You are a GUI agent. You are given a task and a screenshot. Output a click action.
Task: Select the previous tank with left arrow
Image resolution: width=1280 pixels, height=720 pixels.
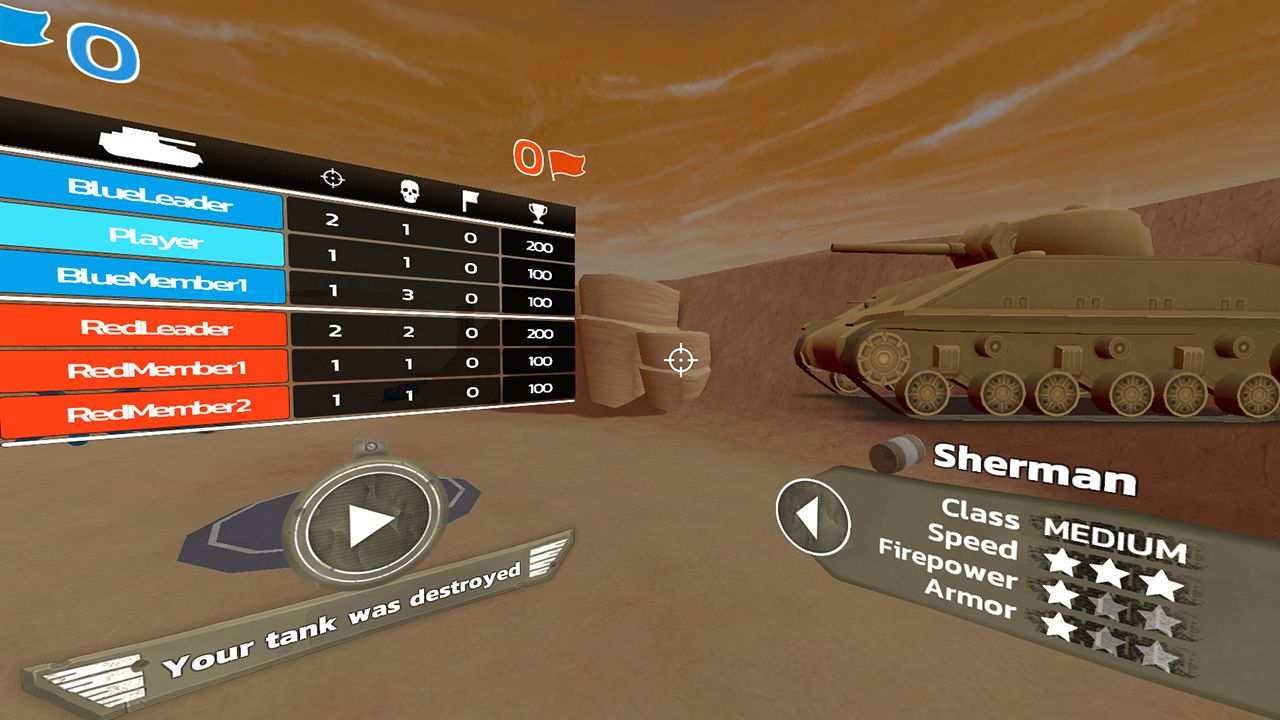(812, 516)
